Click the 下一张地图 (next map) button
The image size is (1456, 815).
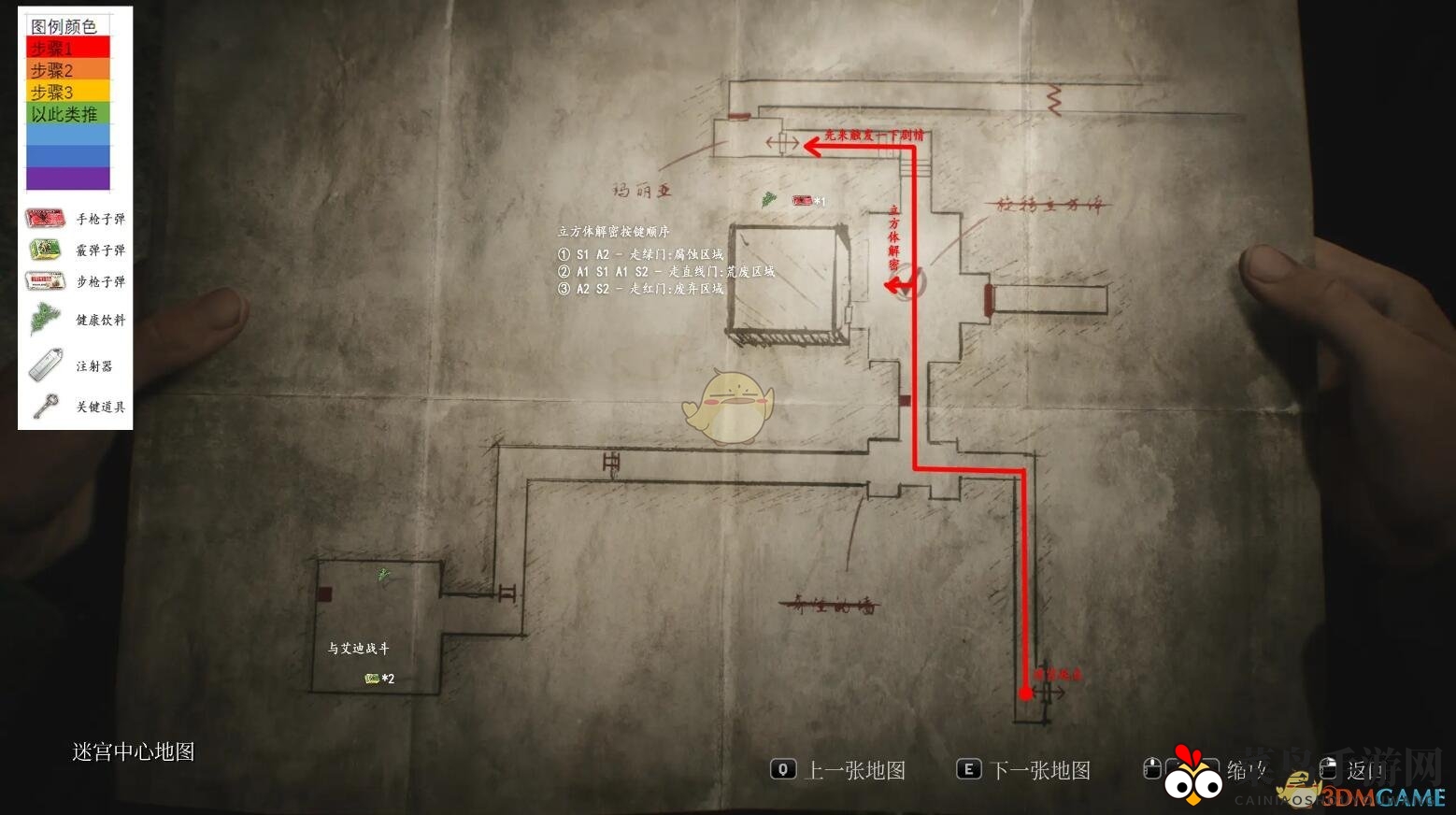coord(1045,770)
